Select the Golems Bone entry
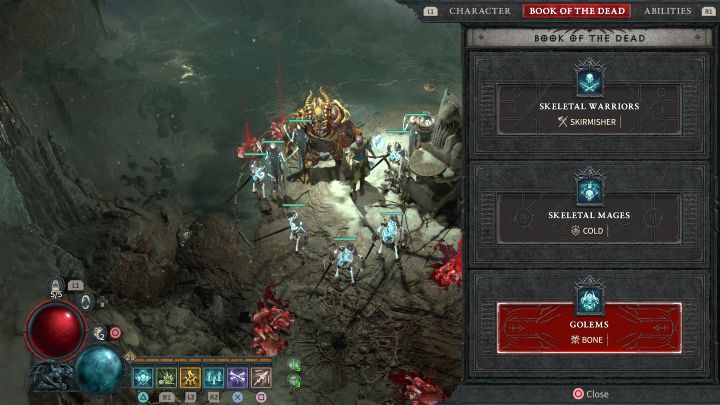 coord(589,327)
